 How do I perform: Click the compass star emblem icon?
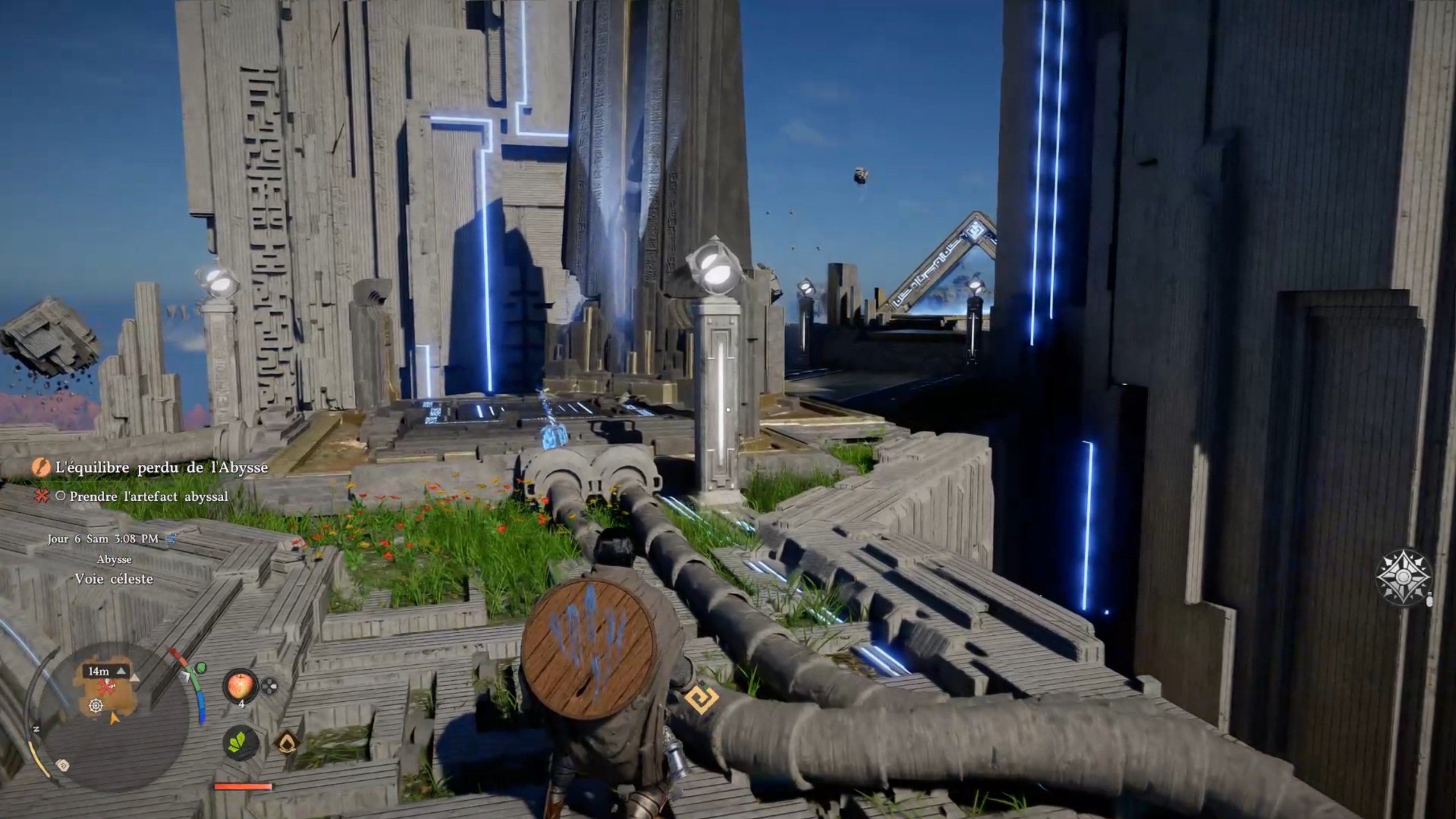(x=1403, y=577)
